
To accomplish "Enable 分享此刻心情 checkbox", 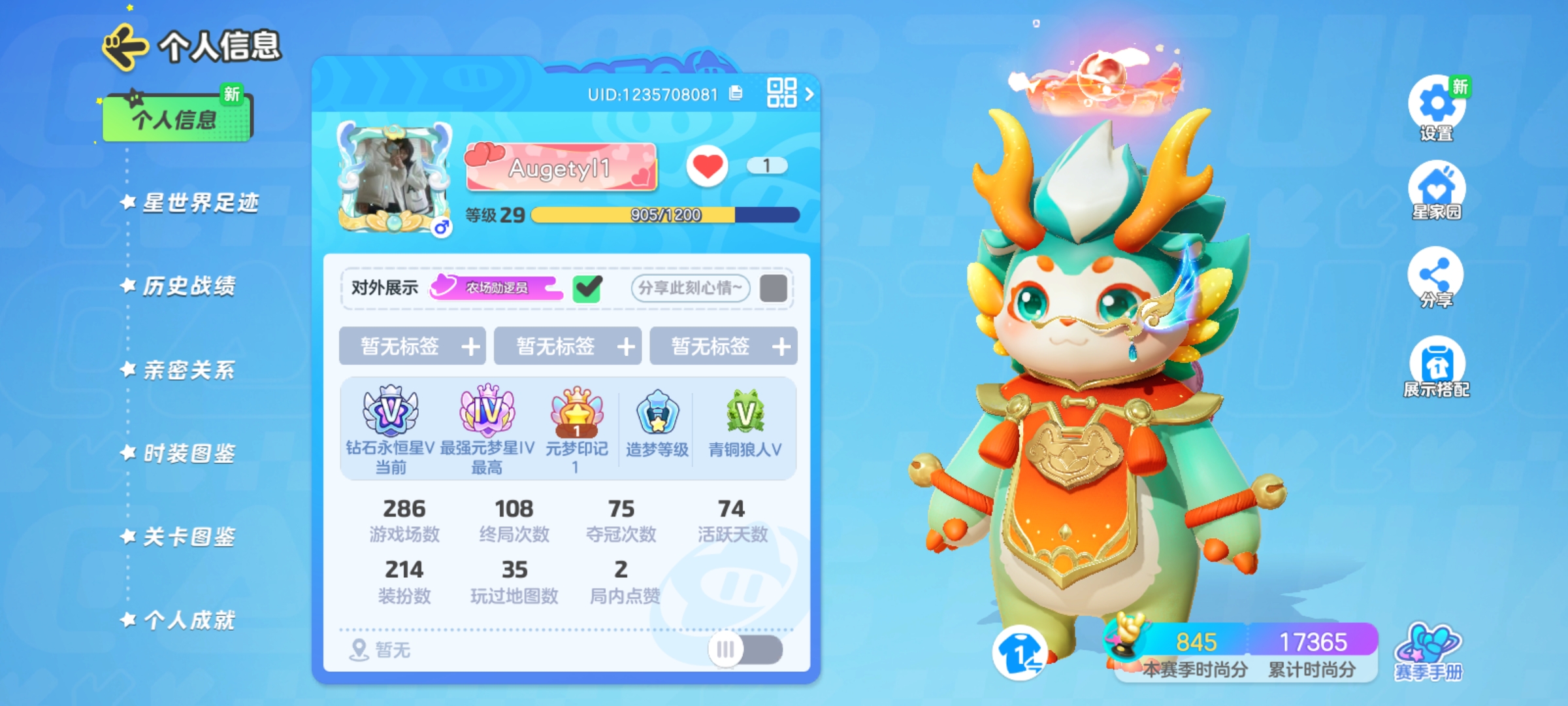I will click(774, 288).
